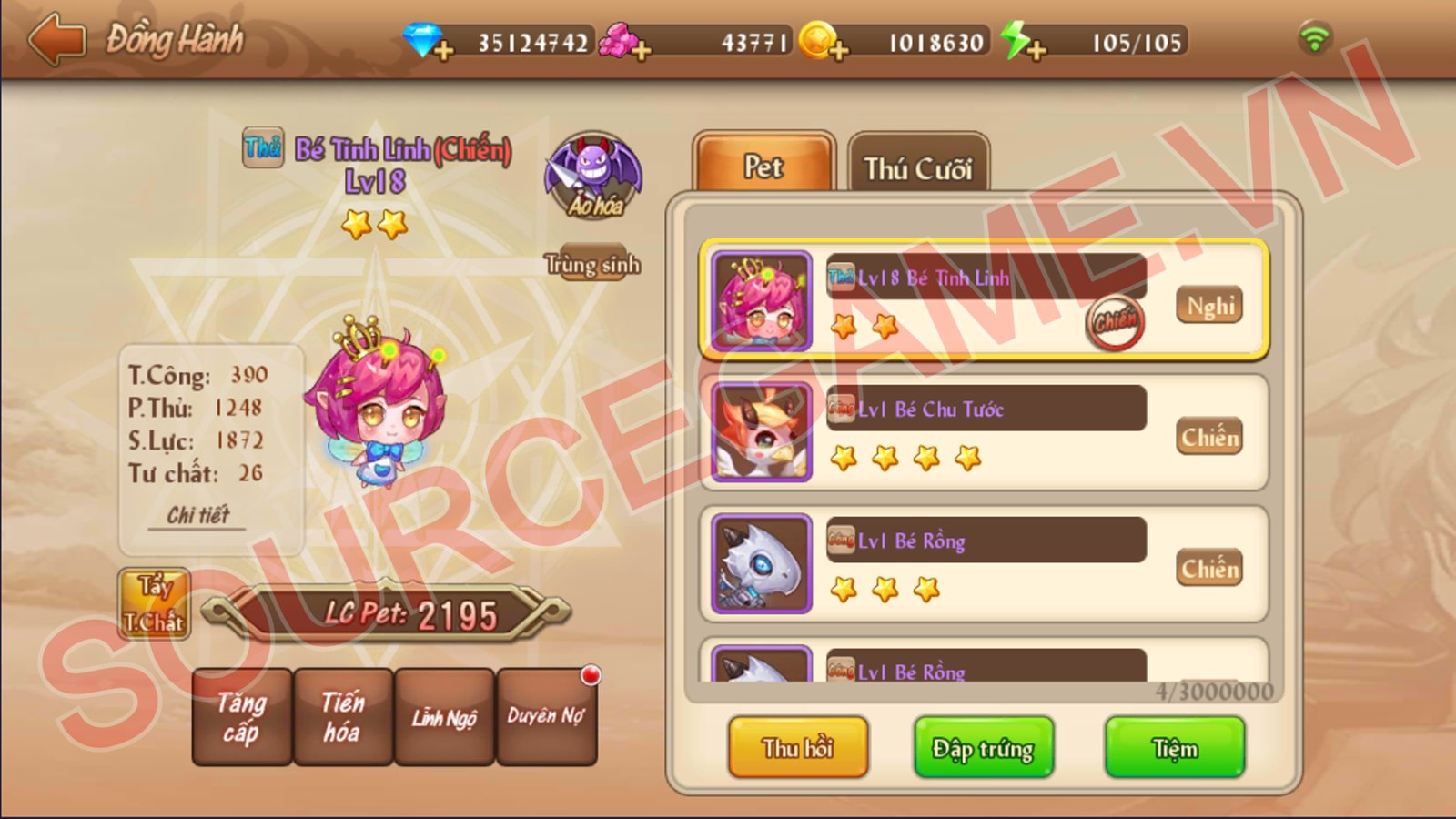Go back with the orange arrow button
Screen dimensions: 1456x819
pyautogui.click(x=56, y=40)
